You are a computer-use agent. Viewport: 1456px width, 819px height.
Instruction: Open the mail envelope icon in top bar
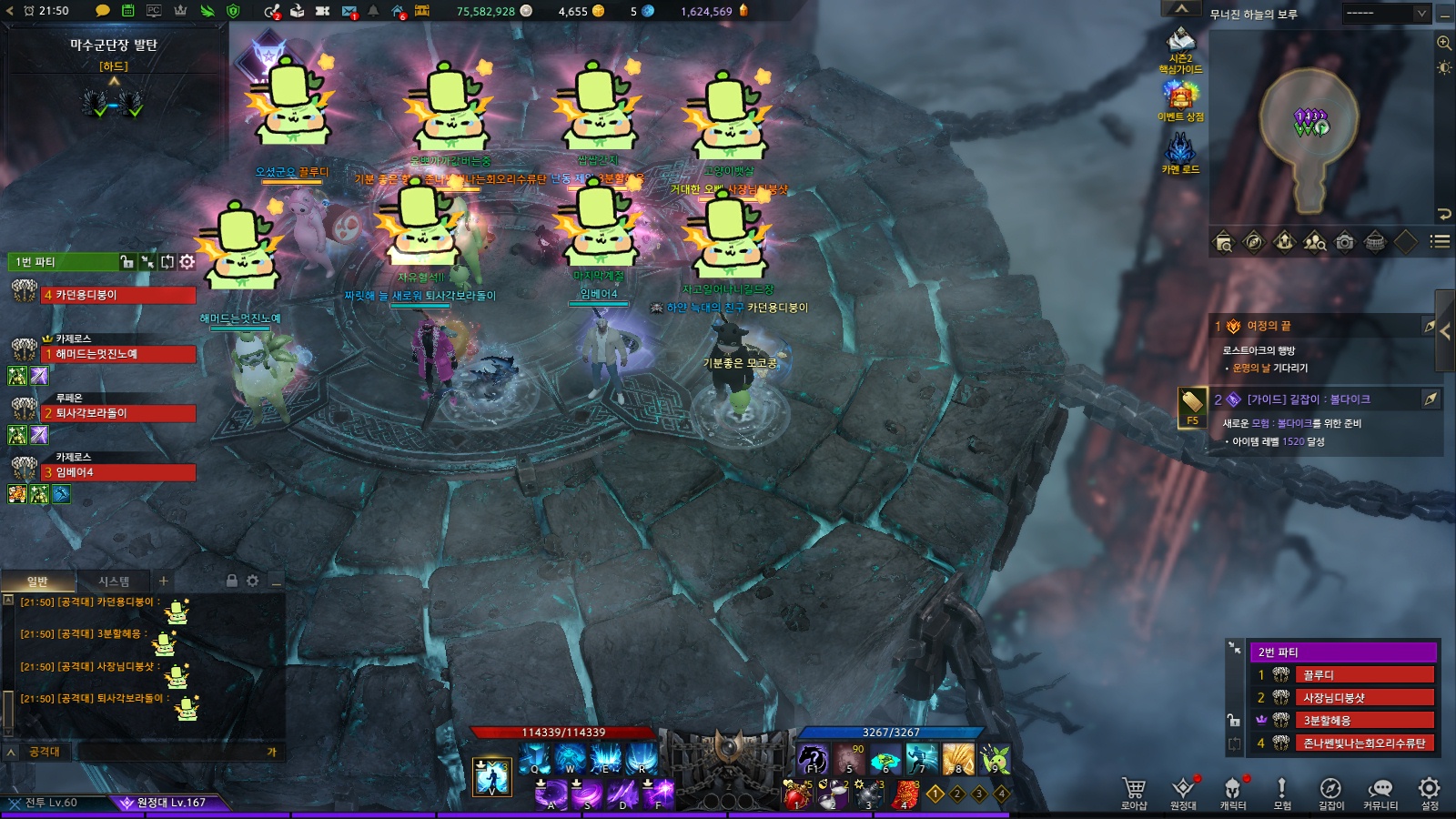pyautogui.click(x=349, y=11)
